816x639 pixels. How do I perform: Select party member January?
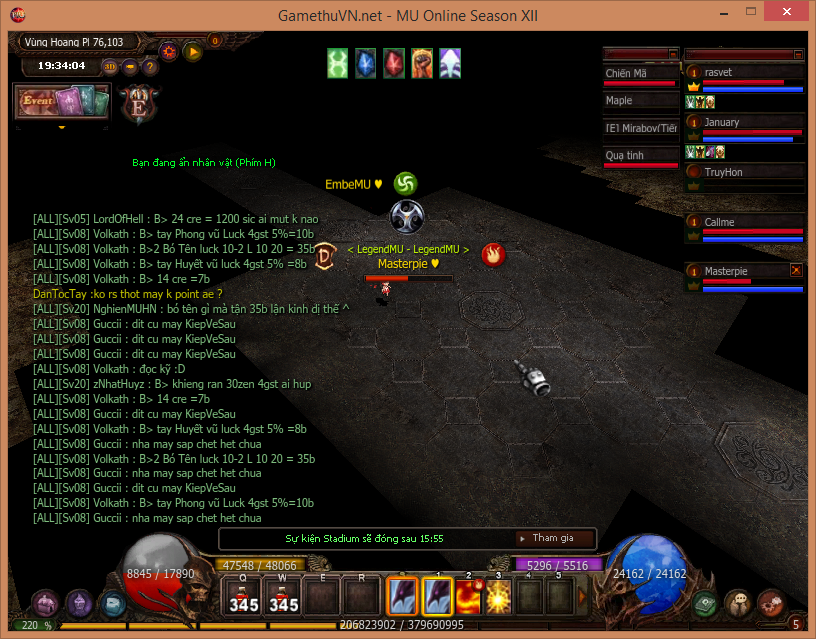[x=745, y=124]
